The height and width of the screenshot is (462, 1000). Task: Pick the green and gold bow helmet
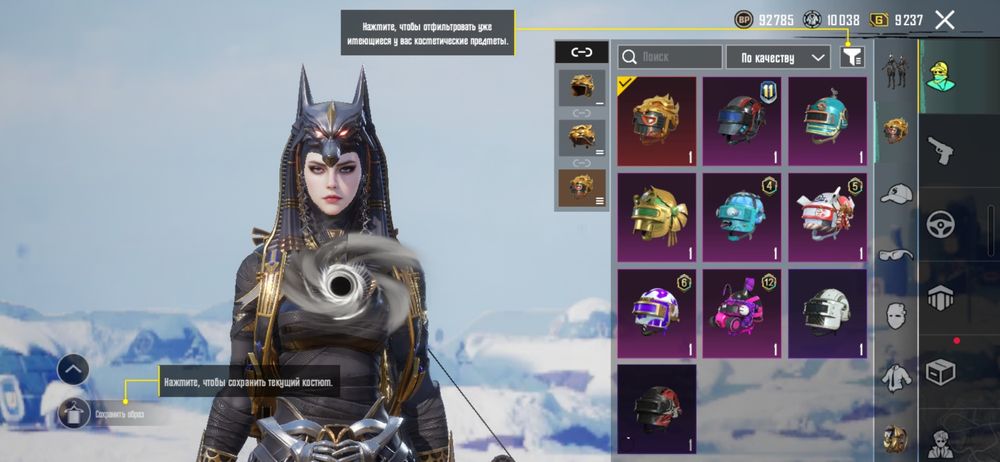click(x=657, y=216)
